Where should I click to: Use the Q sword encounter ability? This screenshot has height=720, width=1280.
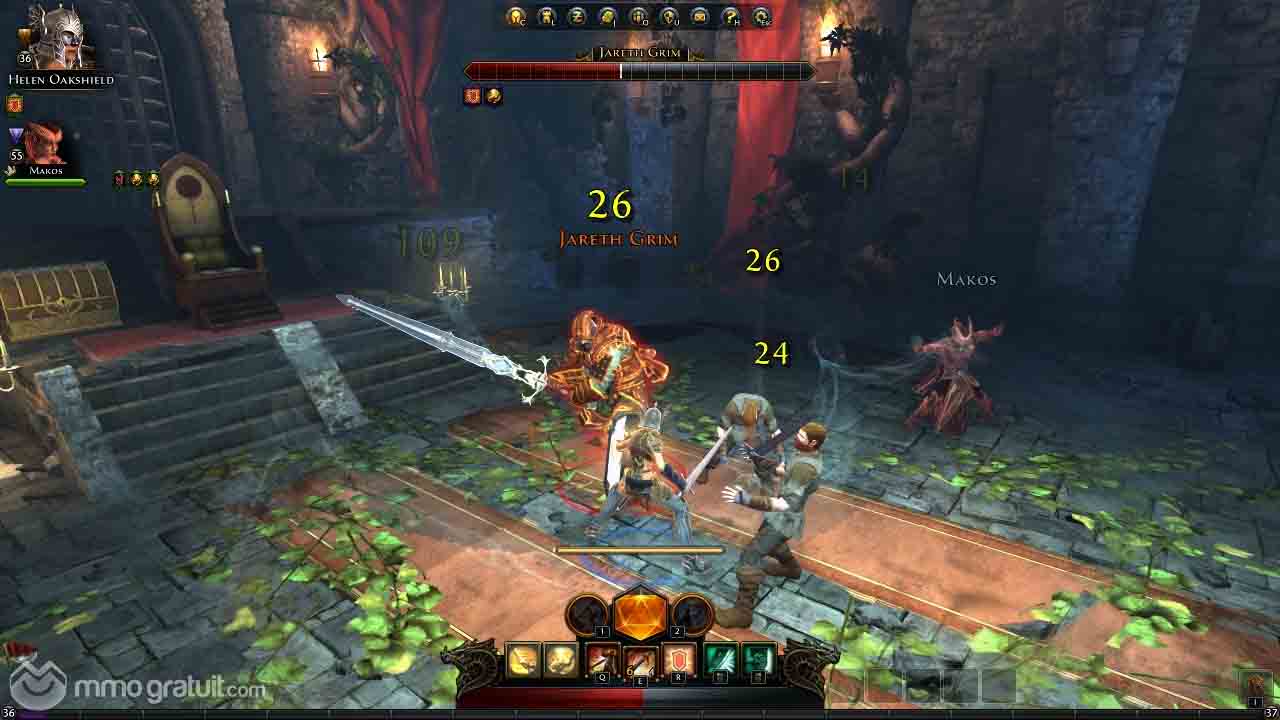(602, 660)
